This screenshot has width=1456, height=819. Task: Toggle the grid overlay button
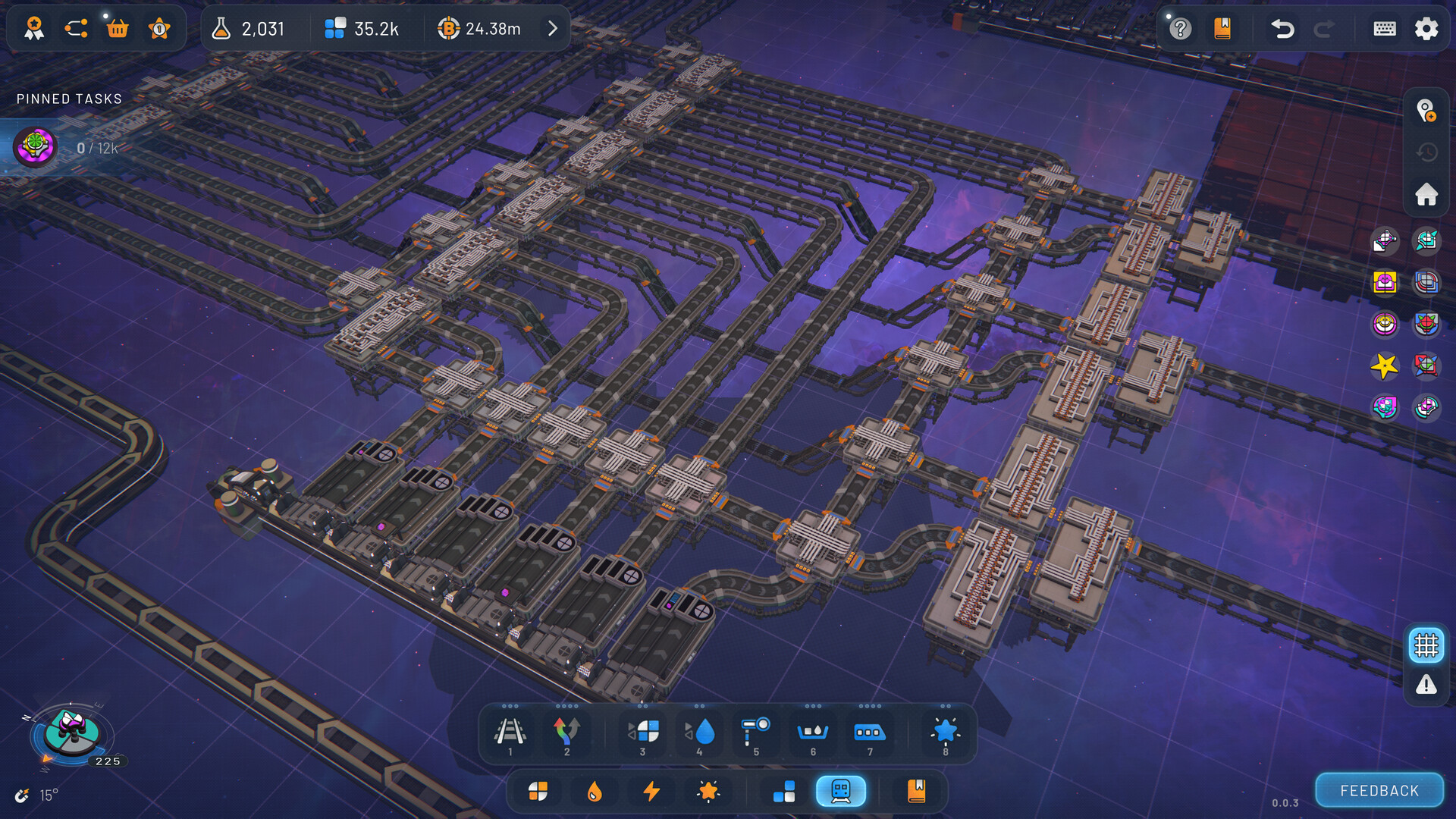click(x=1426, y=645)
